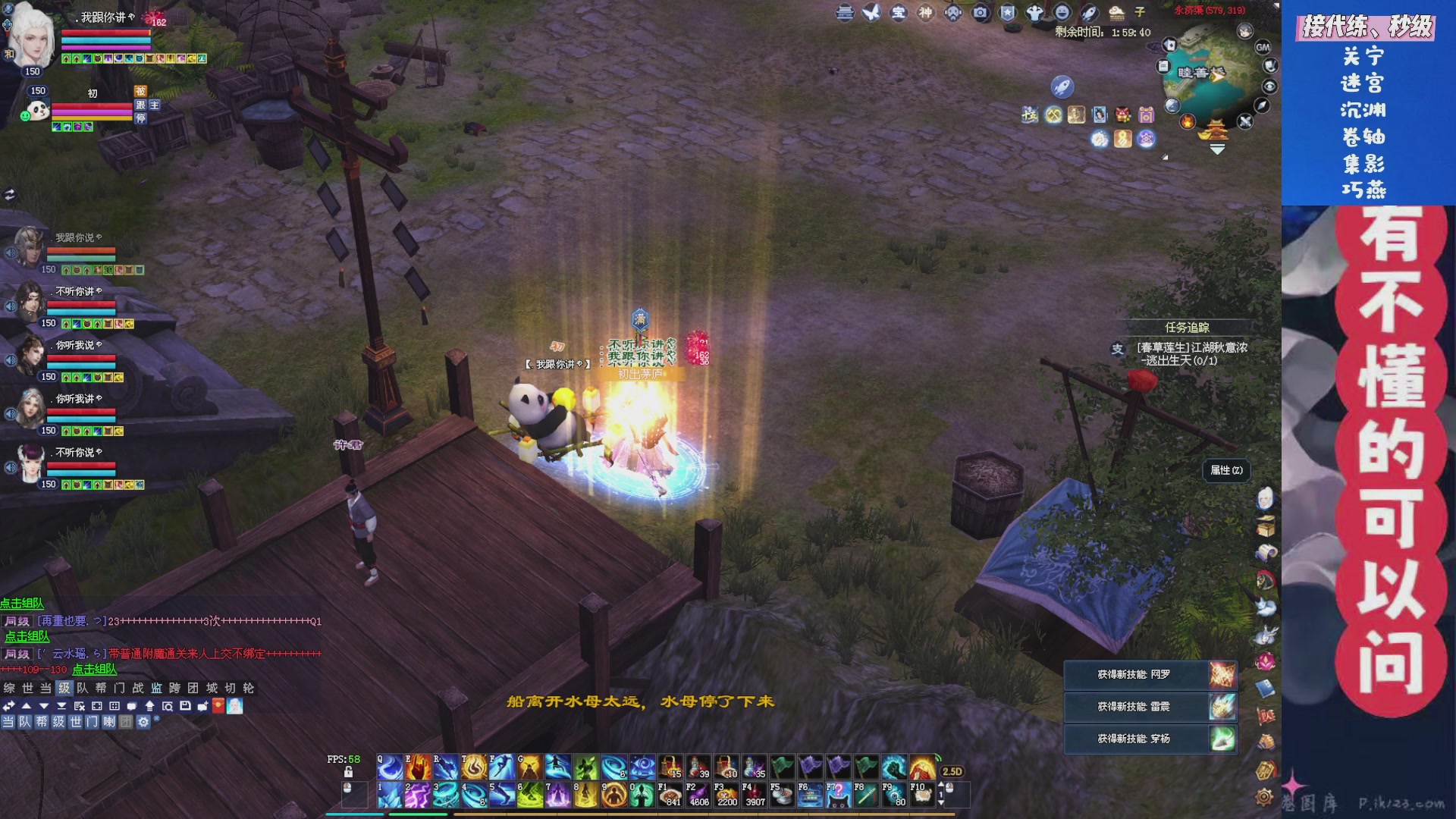Select party member 不听你讲 portrait
The width and height of the screenshot is (1456, 819).
[x=30, y=302]
